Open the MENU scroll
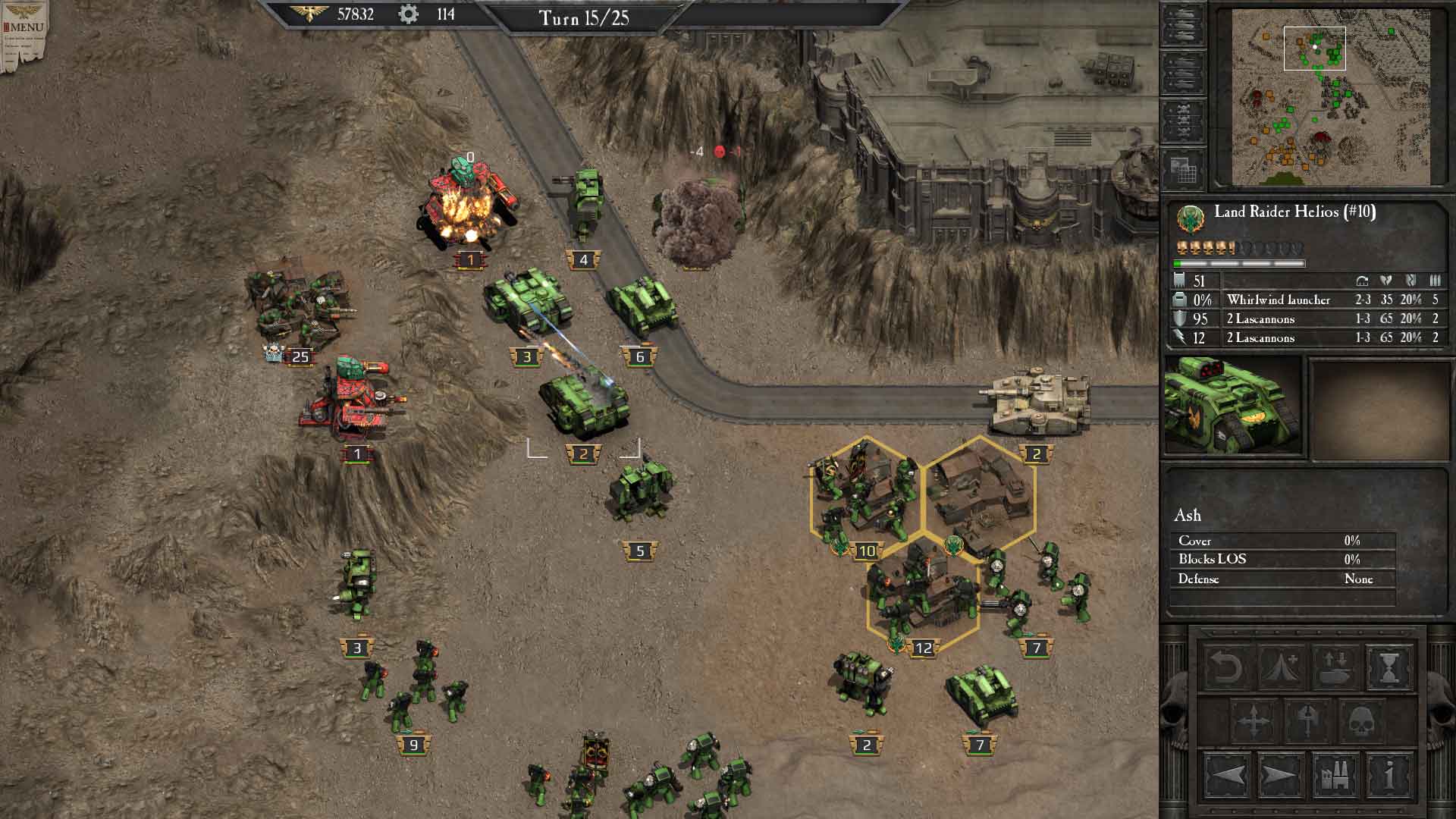Image resolution: width=1456 pixels, height=819 pixels. pos(24,27)
